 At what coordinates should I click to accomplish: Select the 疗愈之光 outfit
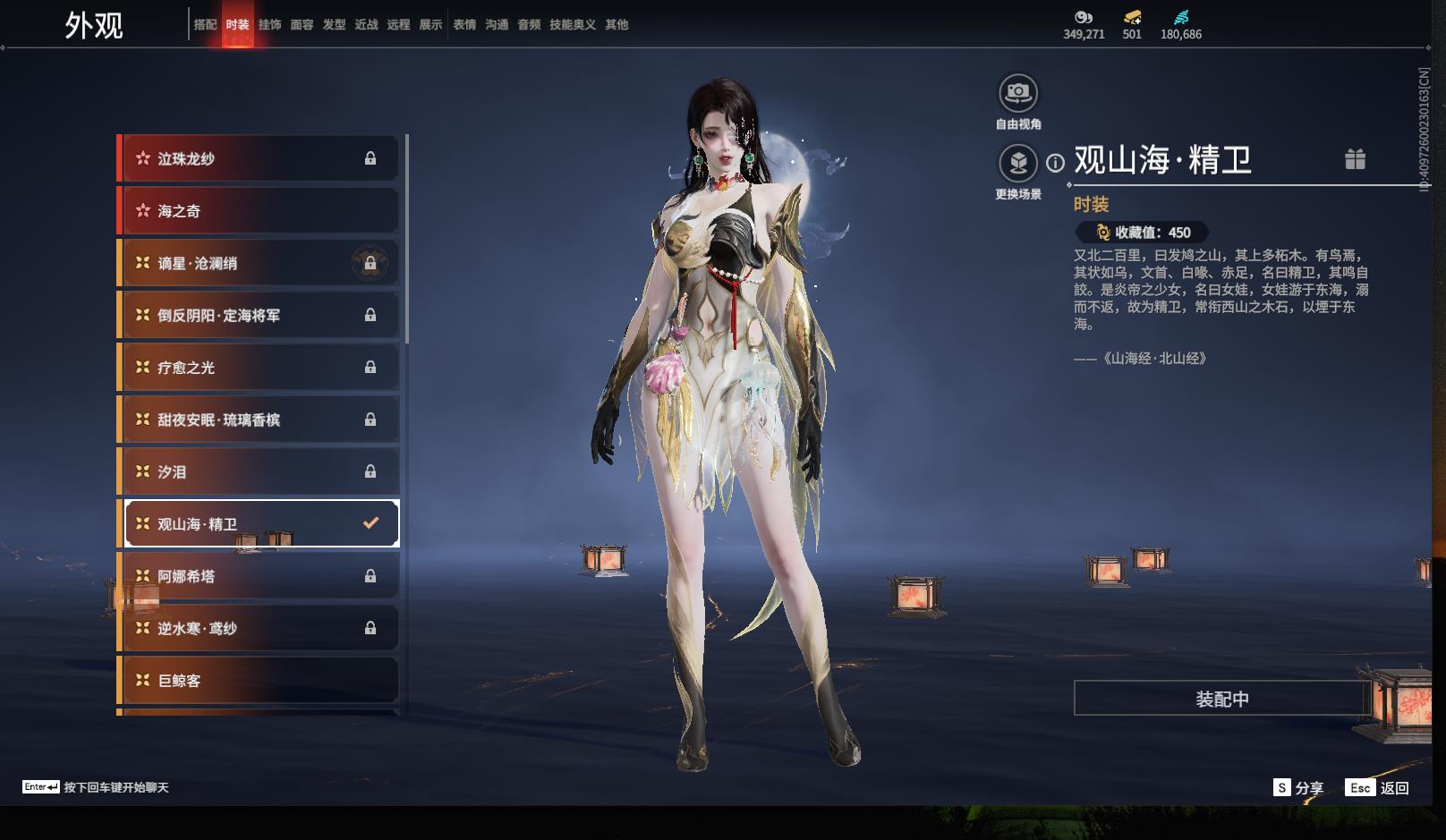coord(259,368)
